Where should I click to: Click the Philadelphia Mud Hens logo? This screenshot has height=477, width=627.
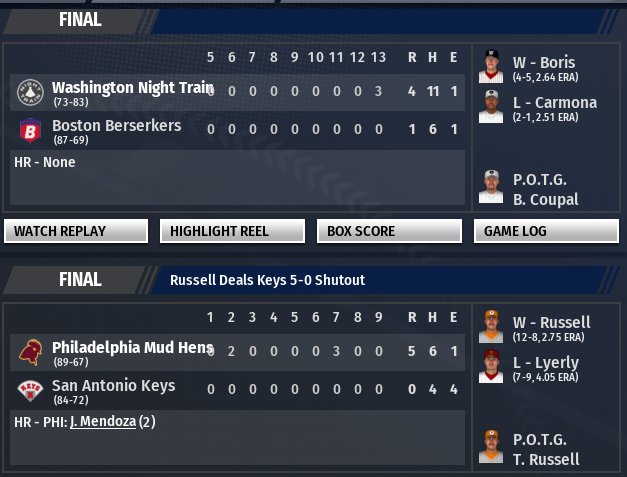pos(29,352)
